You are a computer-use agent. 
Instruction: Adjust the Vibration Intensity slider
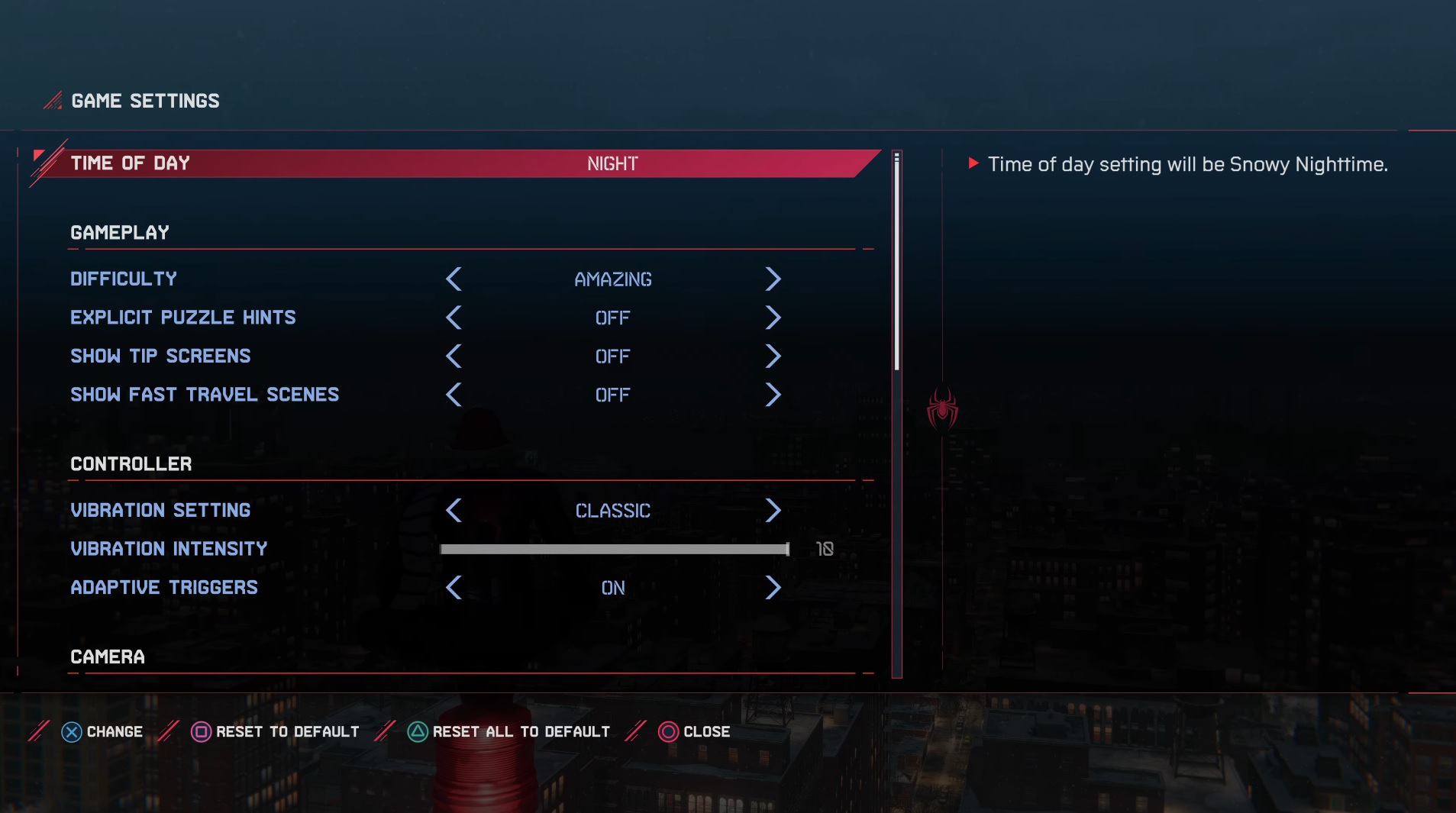coord(615,549)
